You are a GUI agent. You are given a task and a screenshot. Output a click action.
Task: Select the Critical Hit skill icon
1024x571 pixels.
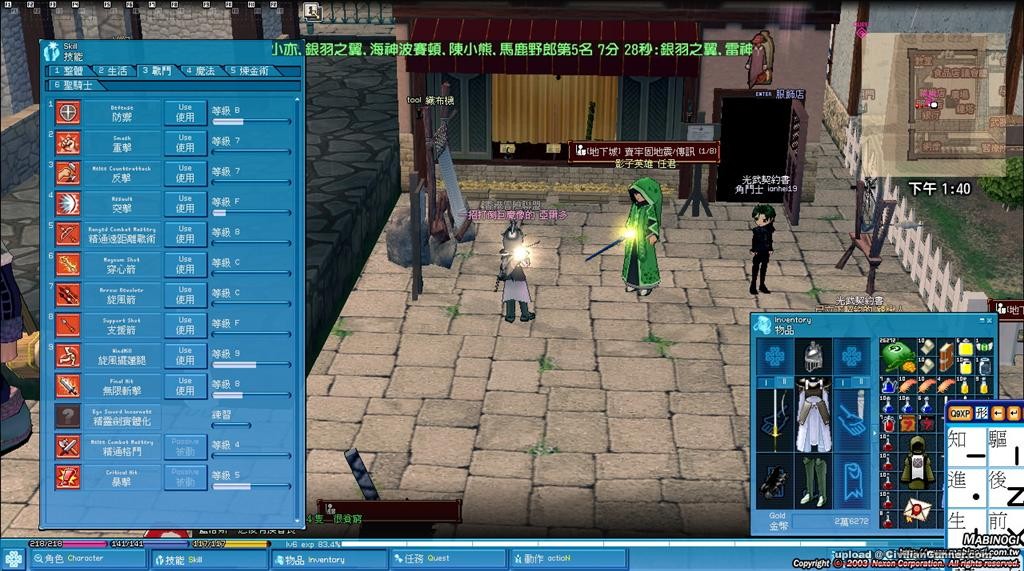pyautogui.click(x=68, y=476)
